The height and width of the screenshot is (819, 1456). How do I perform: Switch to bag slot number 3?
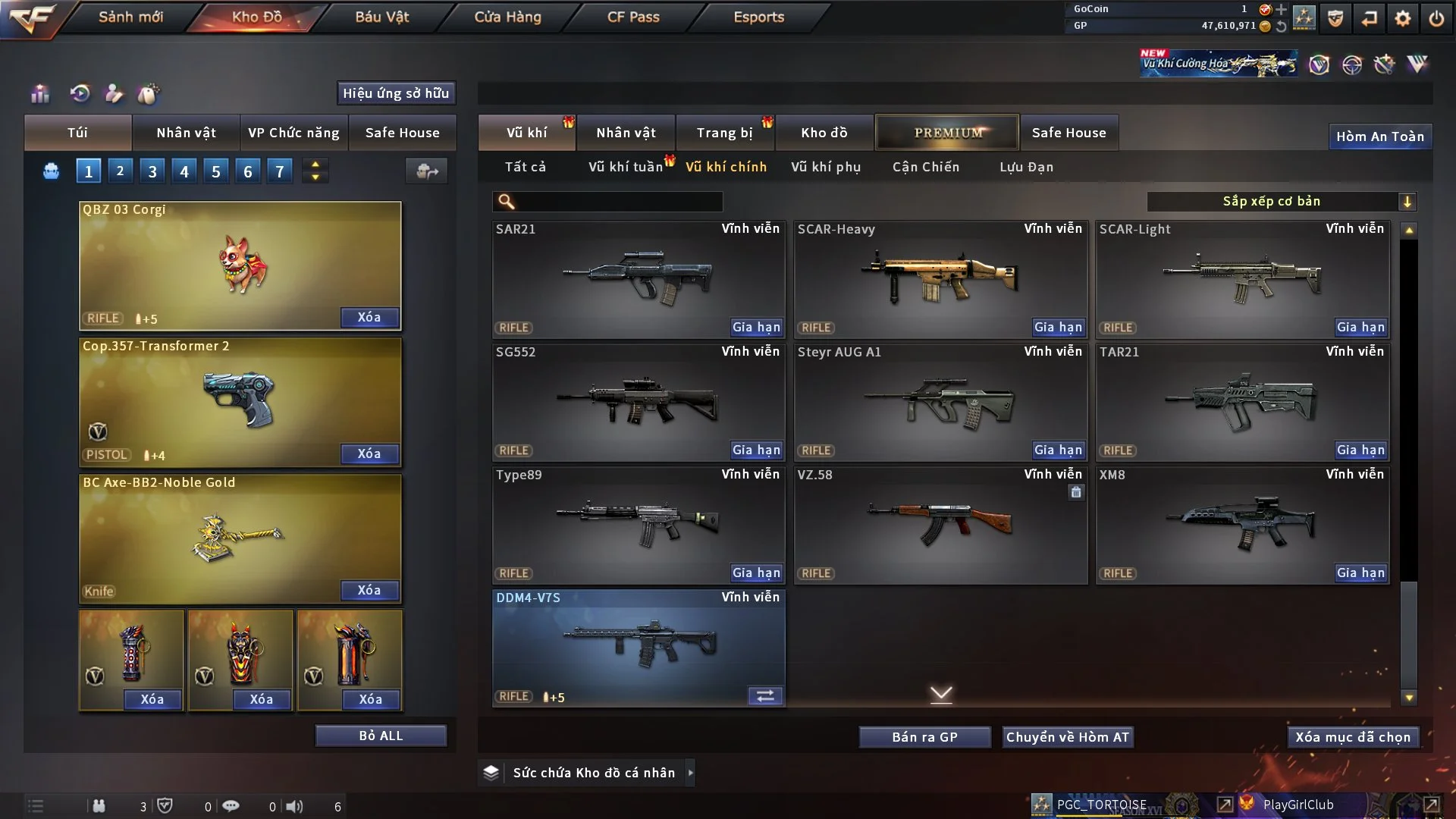pos(152,171)
